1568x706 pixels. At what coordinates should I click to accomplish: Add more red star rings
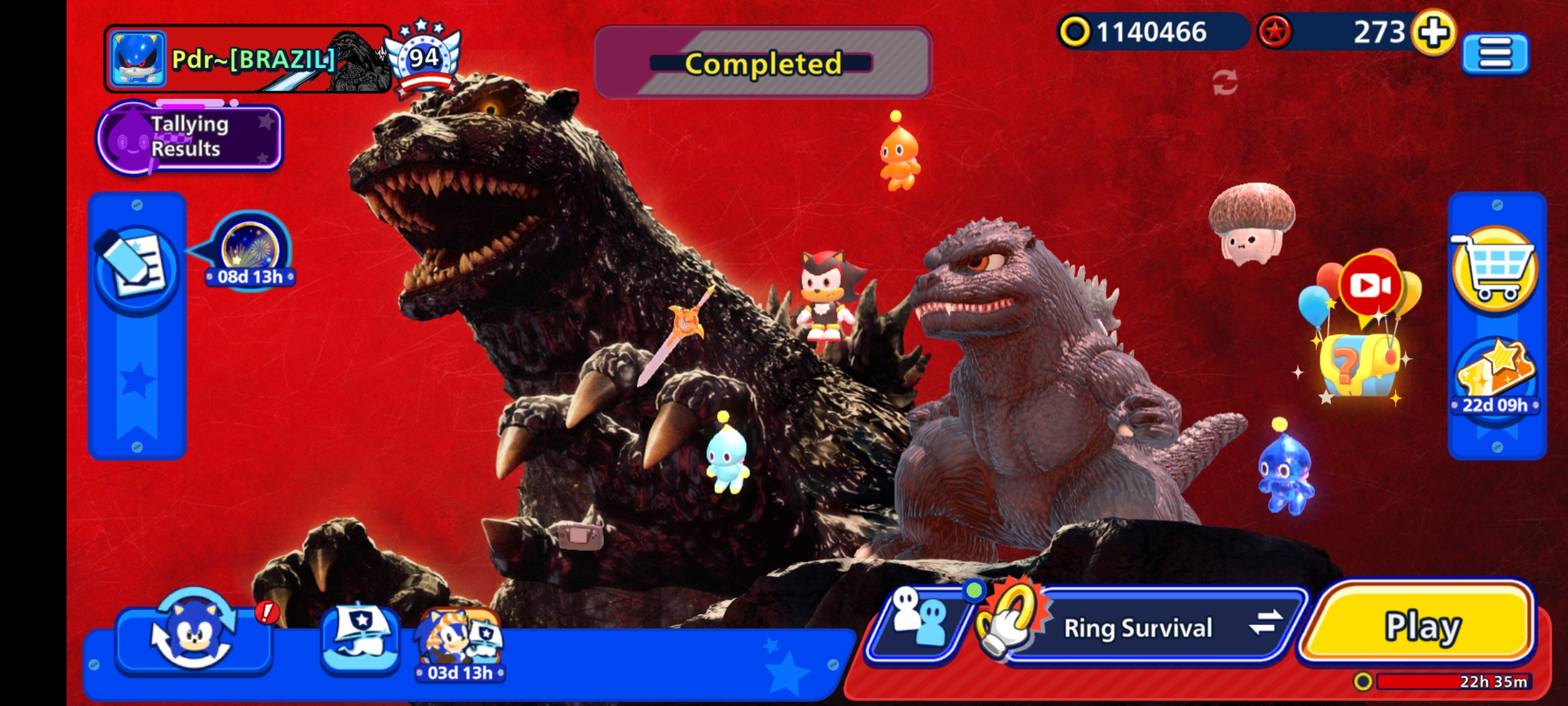click(x=1433, y=32)
